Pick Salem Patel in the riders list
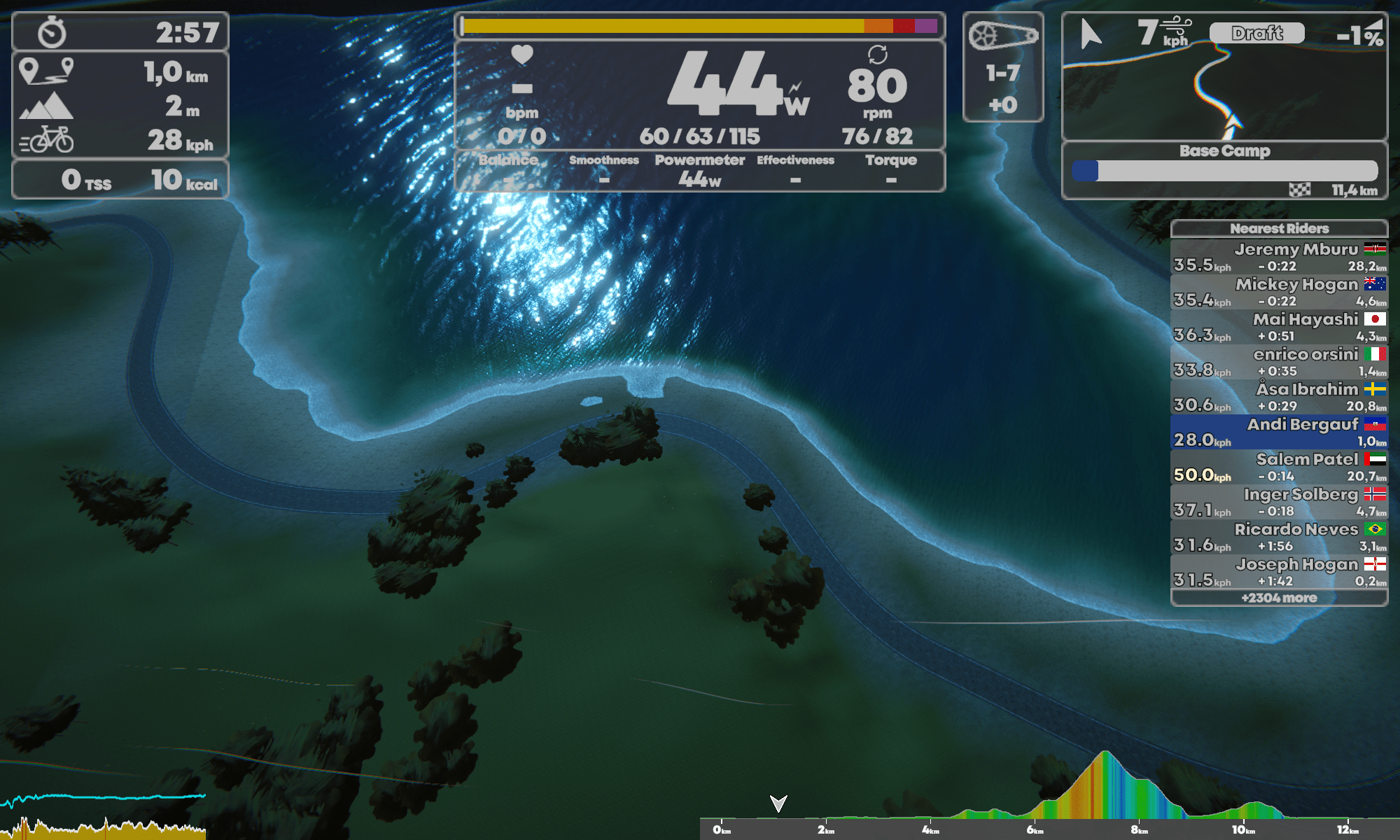 click(1279, 467)
